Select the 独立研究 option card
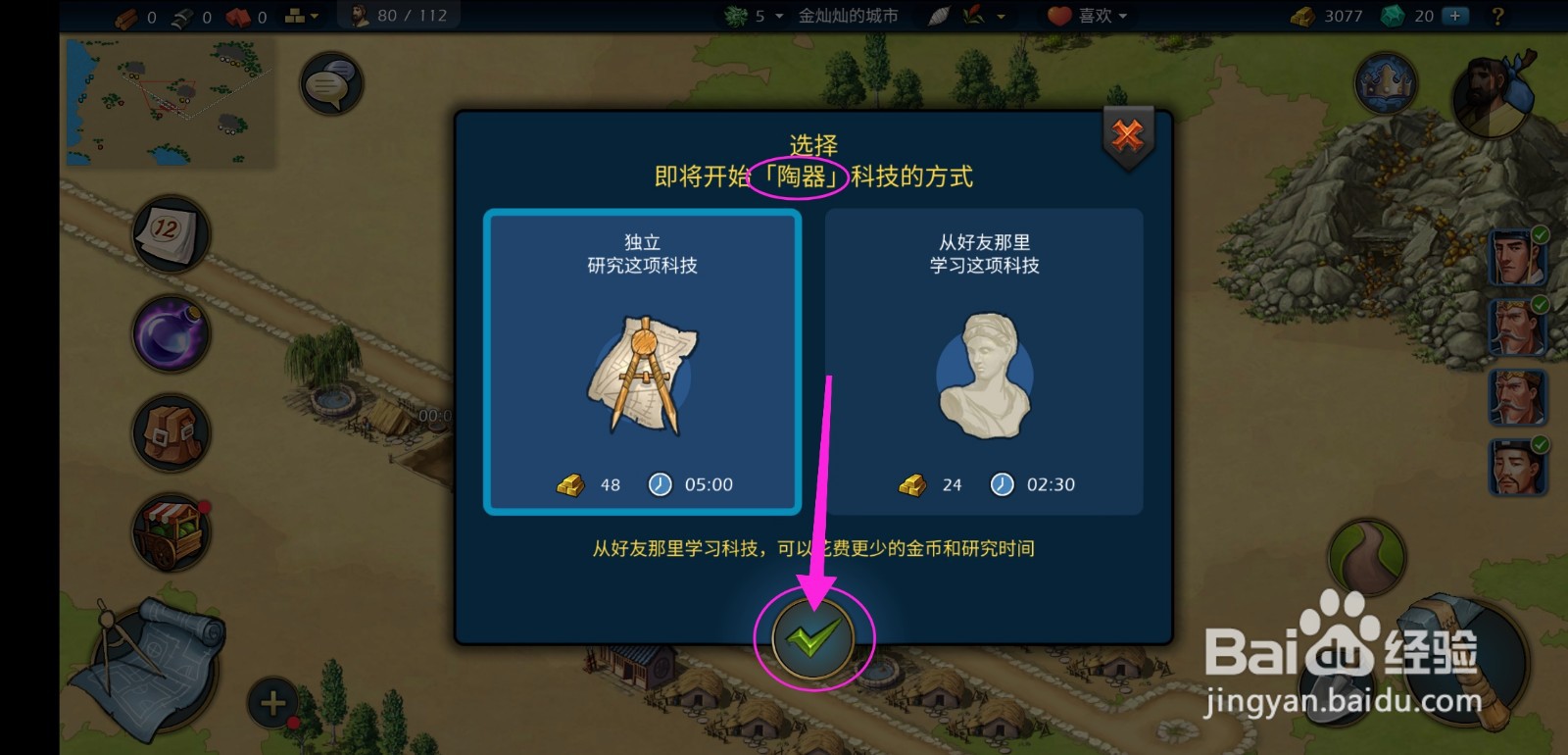This screenshot has width=1568, height=755. [x=642, y=363]
